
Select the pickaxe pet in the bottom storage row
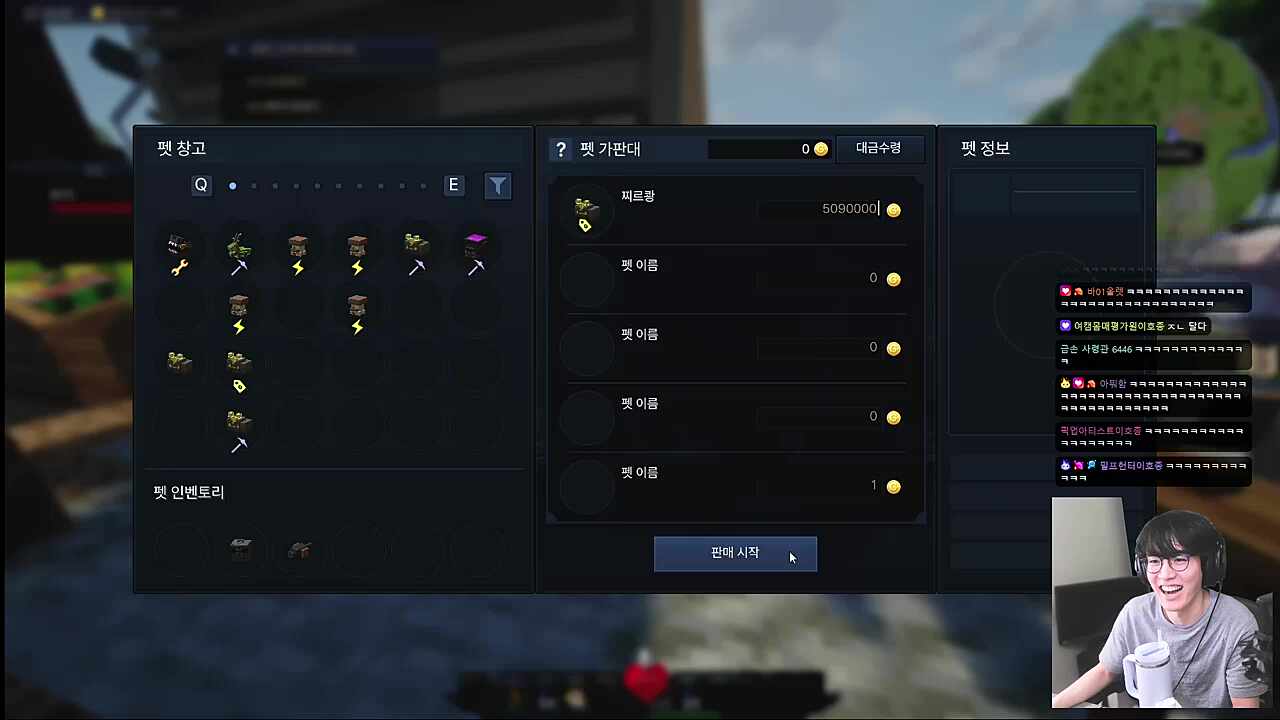(238, 428)
